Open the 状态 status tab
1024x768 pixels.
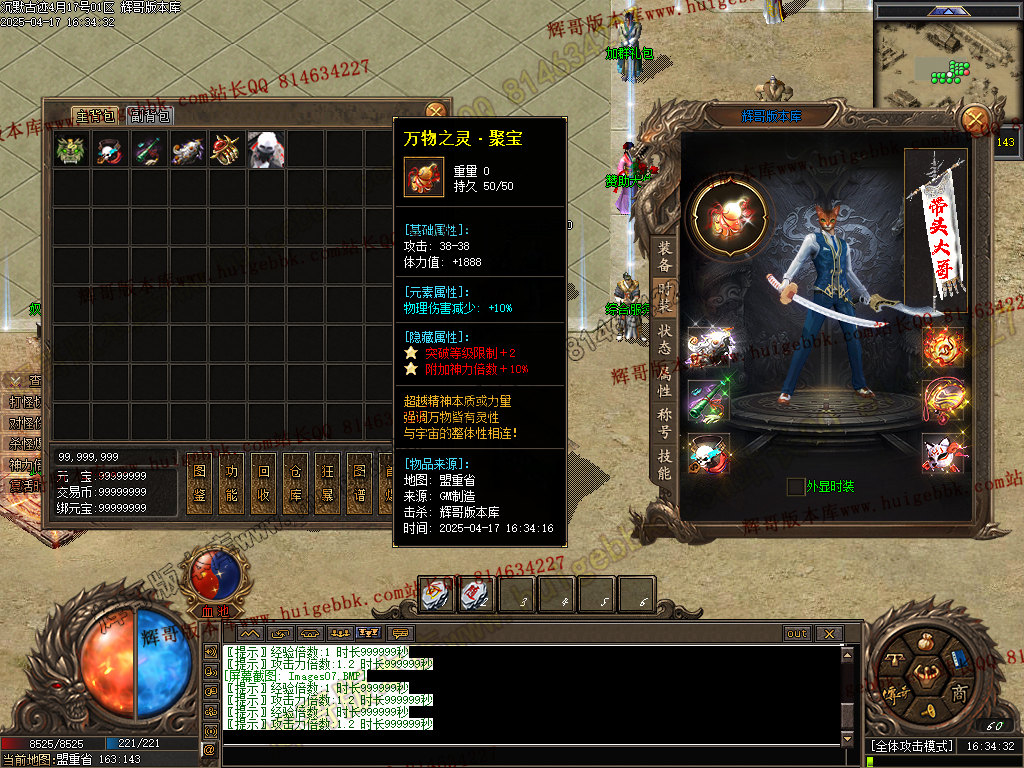pos(665,339)
